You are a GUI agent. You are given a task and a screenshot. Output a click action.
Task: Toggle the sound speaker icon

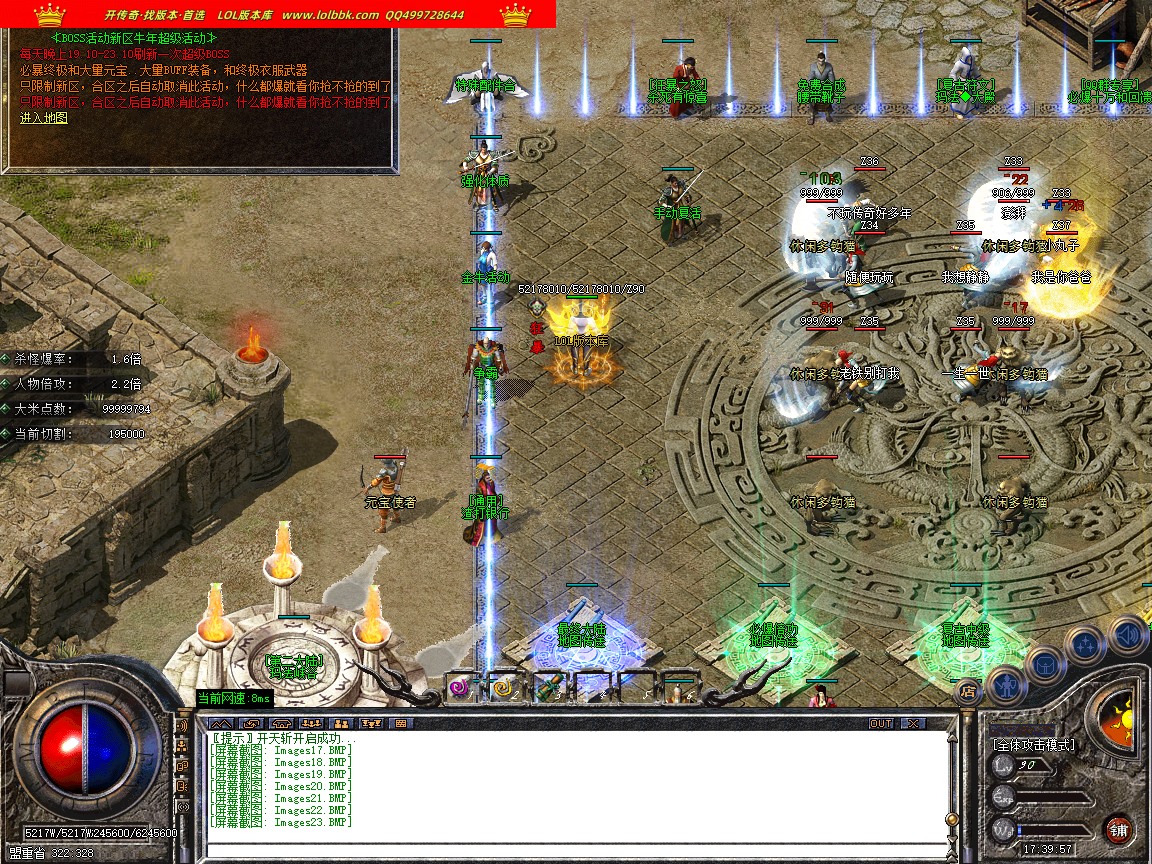[1127, 633]
